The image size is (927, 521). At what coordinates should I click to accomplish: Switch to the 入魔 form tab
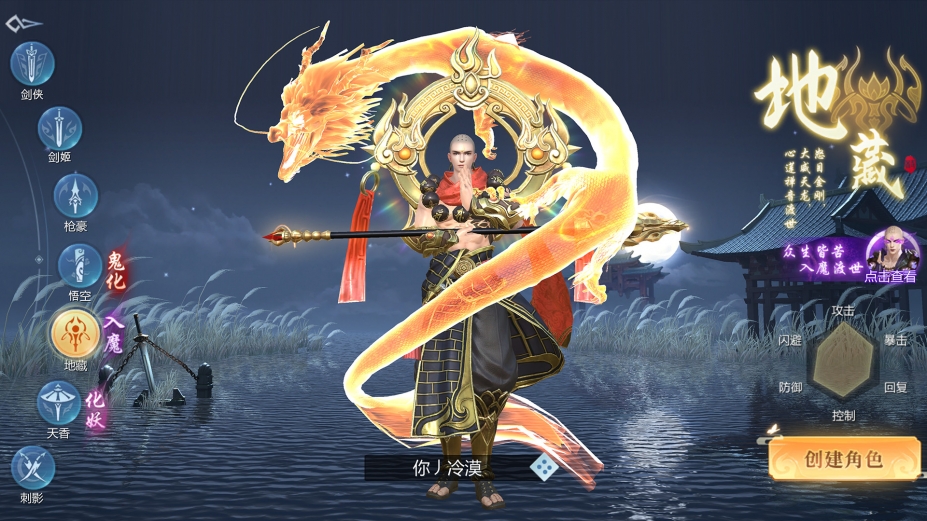tap(112, 335)
